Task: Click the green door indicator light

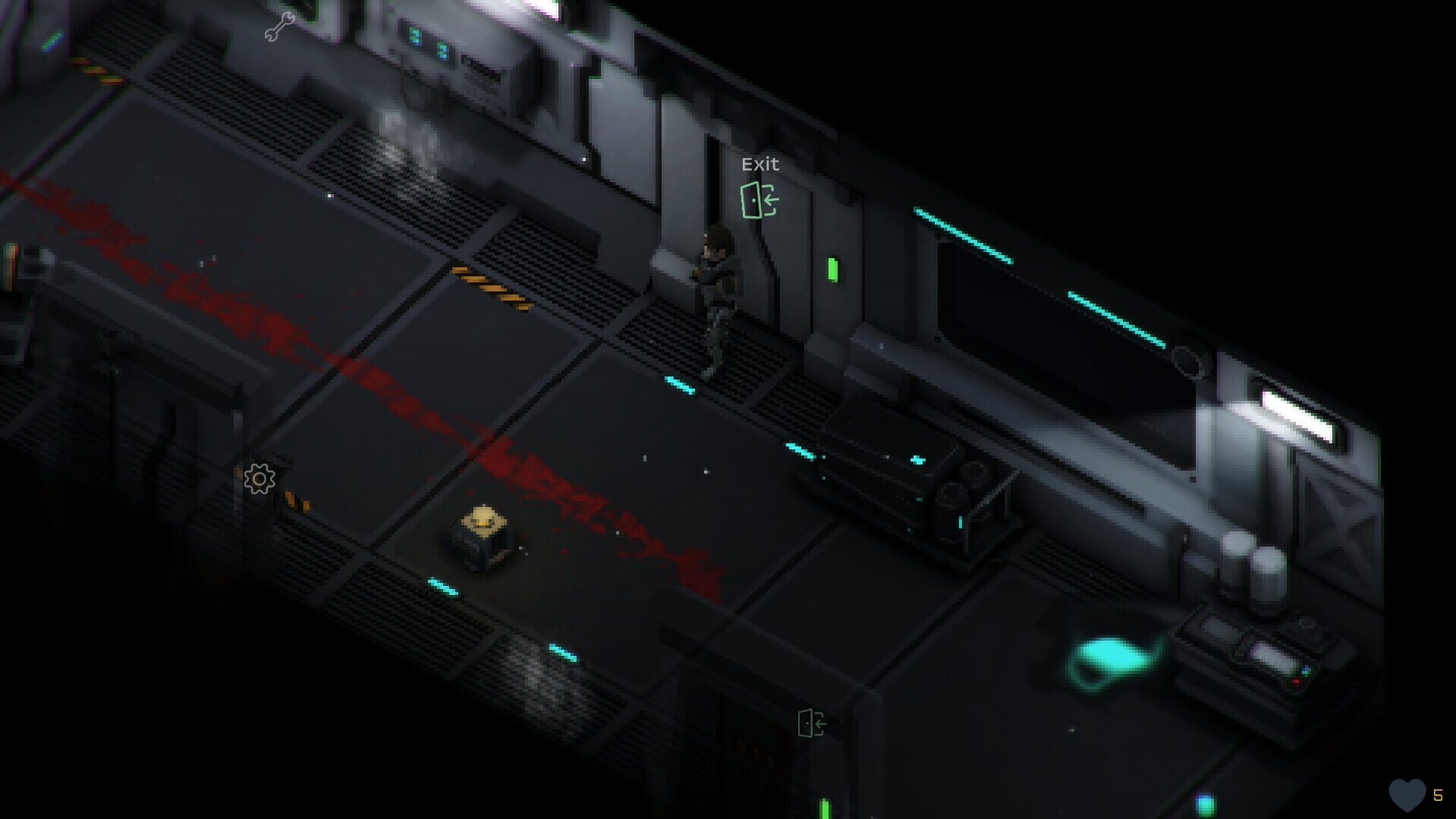Action: pyautogui.click(x=832, y=268)
